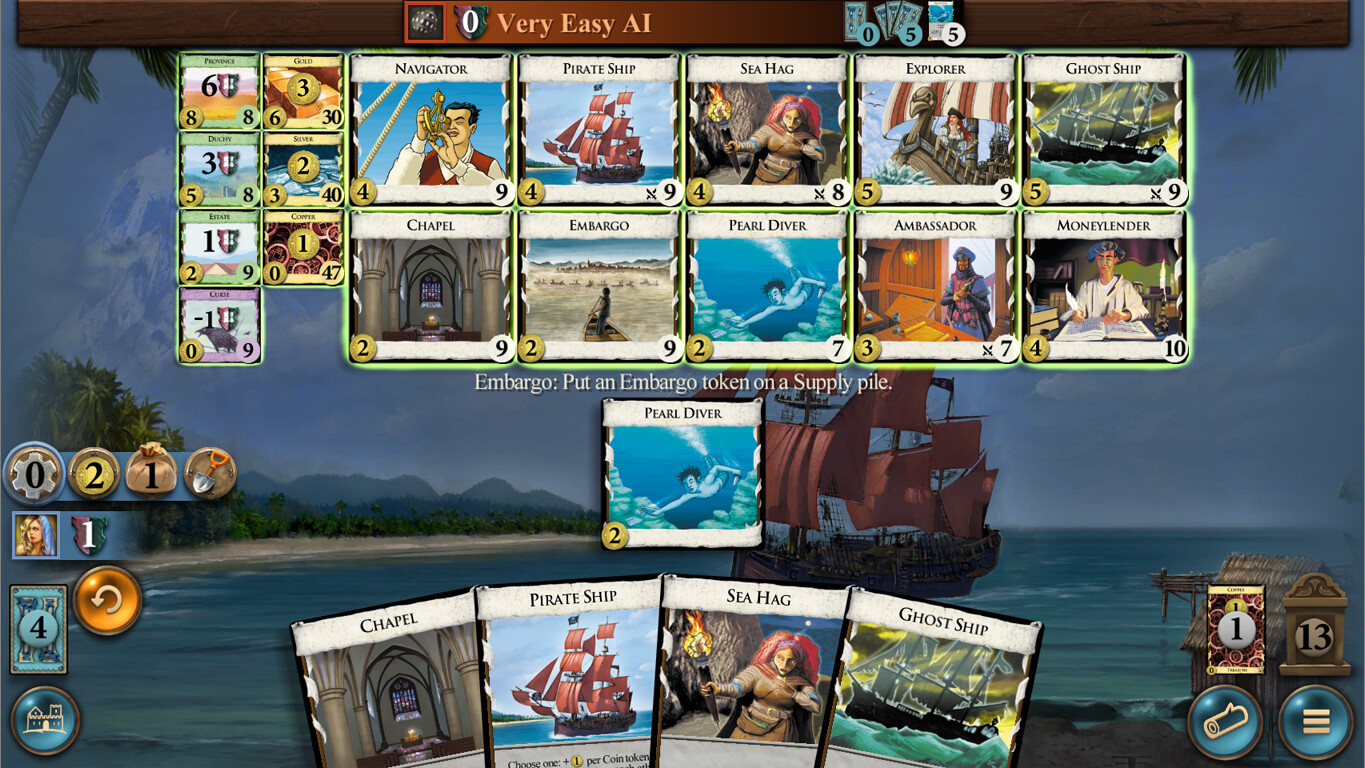Click the opponent's card count at top
The height and width of the screenshot is (768, 1365).
[x=900, y=30]
